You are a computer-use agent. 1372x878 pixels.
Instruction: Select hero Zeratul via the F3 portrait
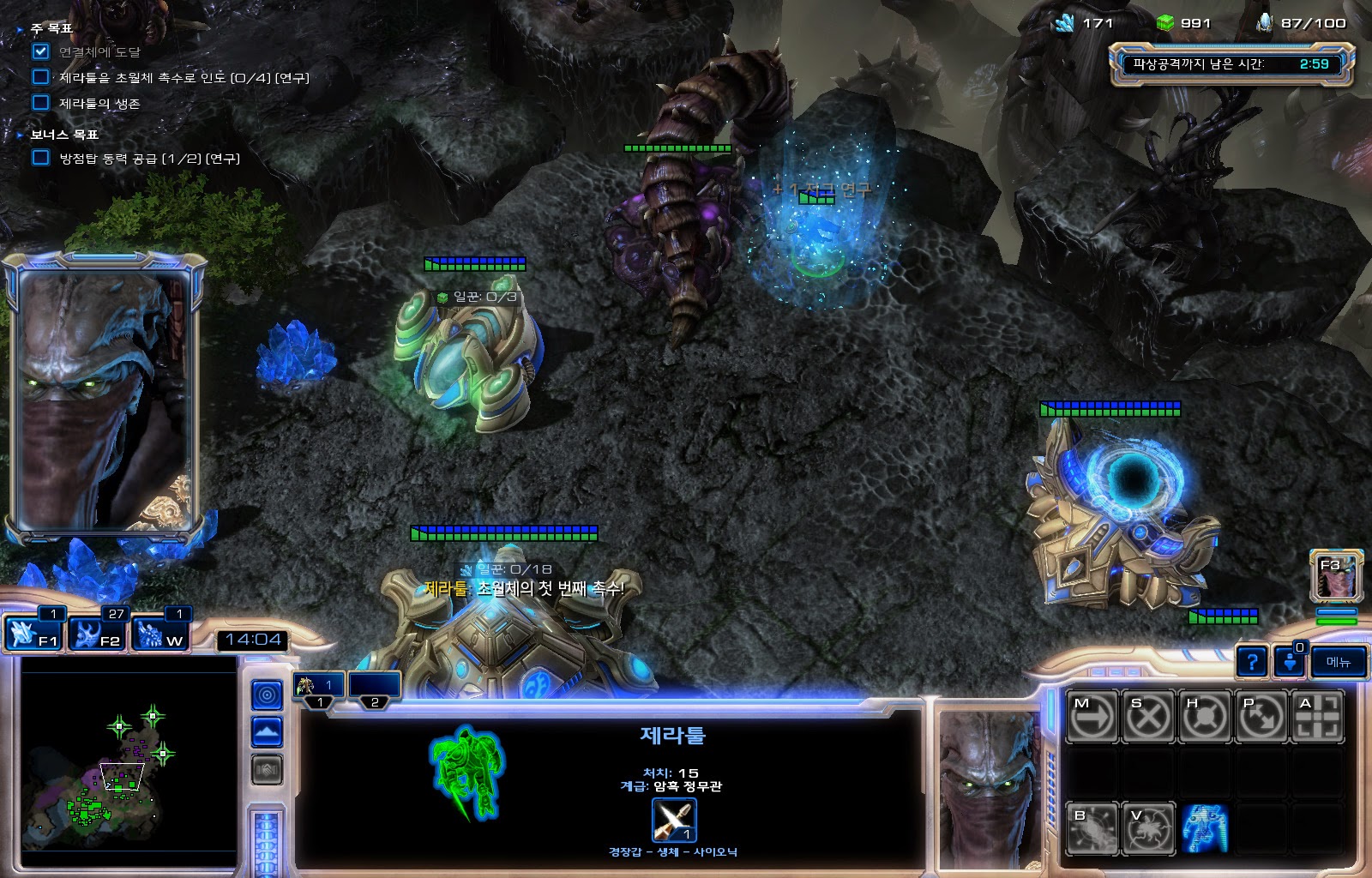pyautogui.click(x=1336, y=576)
